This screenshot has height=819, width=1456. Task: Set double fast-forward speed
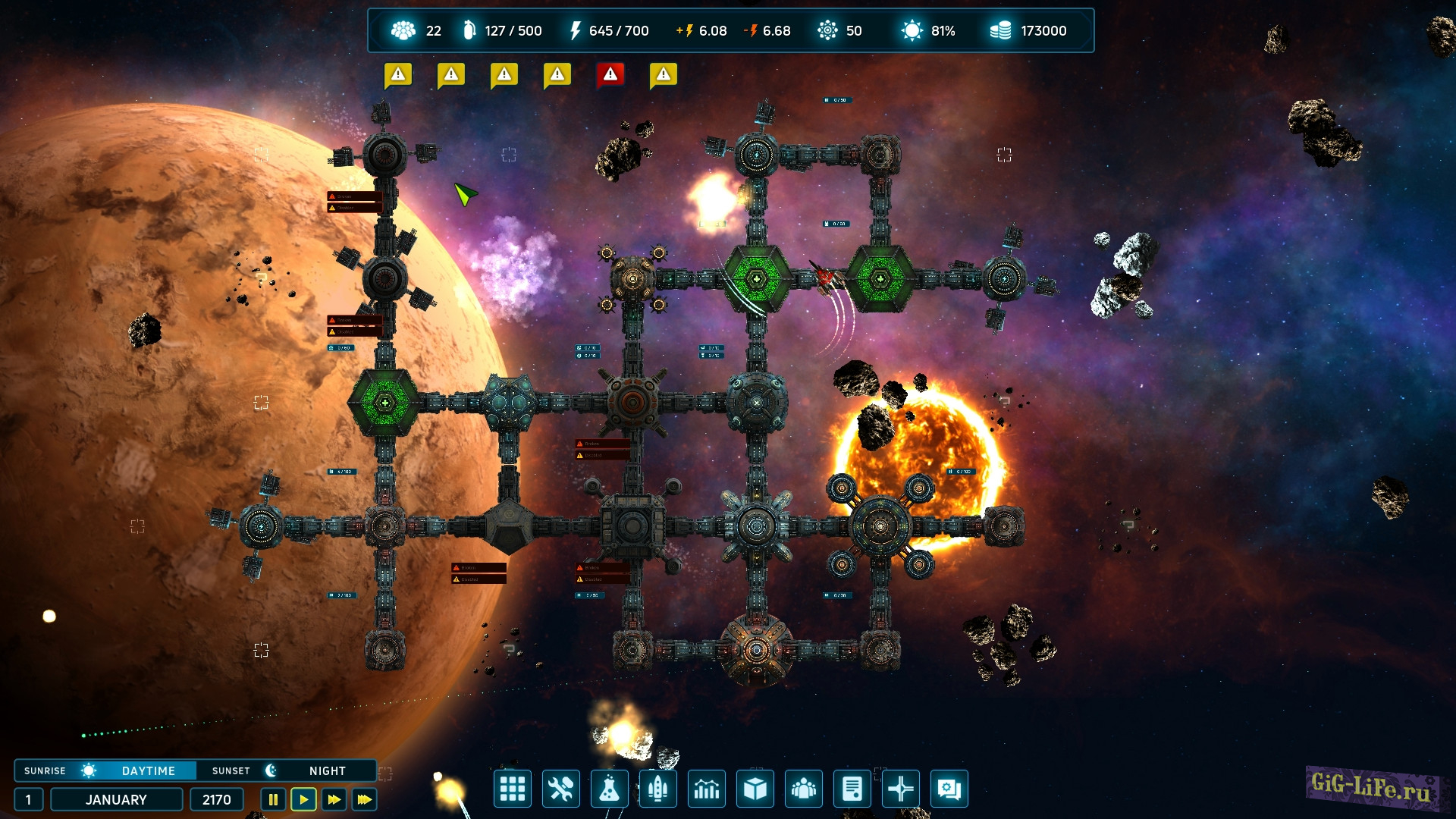[x=334, y=799]
